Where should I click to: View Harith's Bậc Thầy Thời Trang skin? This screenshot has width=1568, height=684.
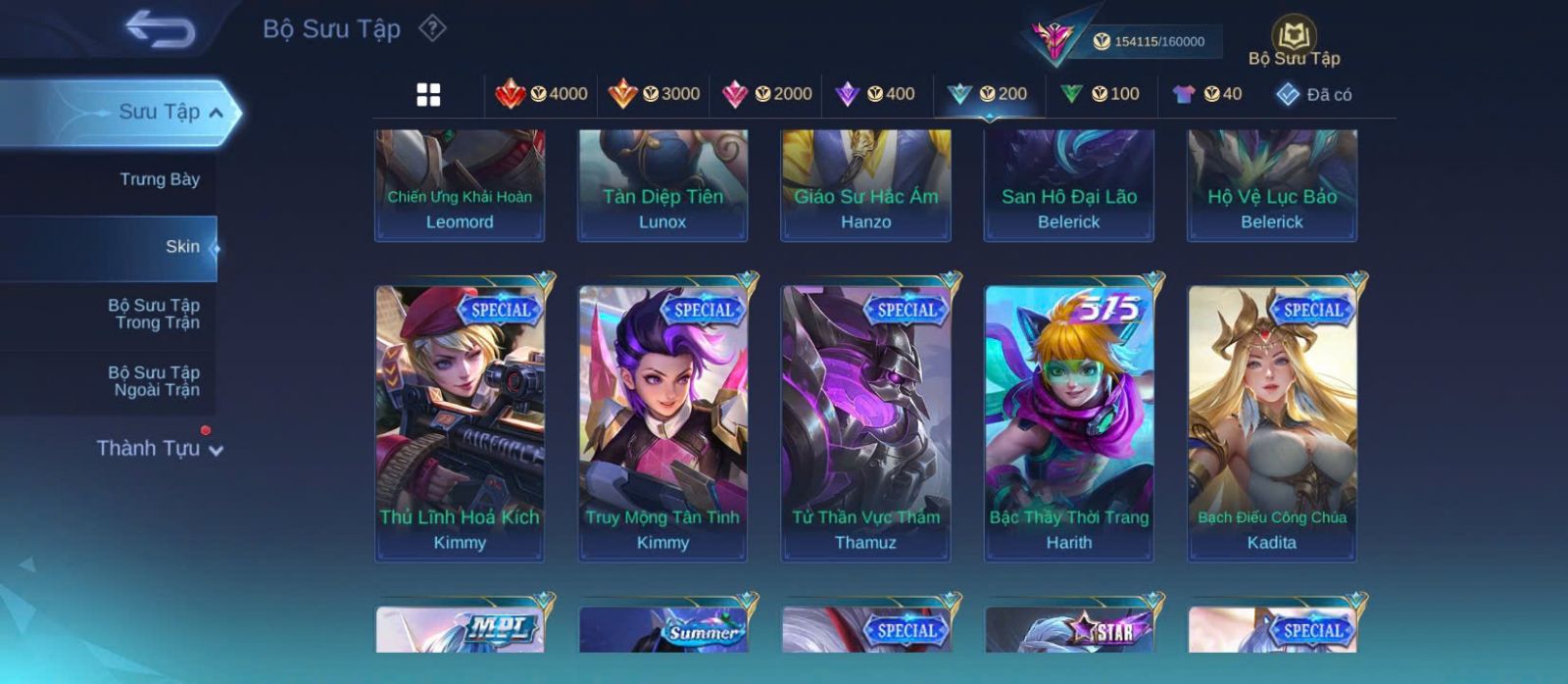[x=1069, y=423]
